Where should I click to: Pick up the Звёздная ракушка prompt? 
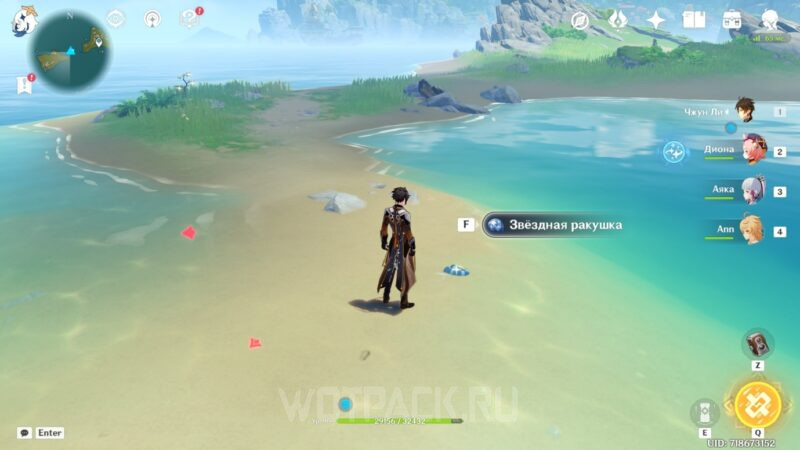click(553, 225)
